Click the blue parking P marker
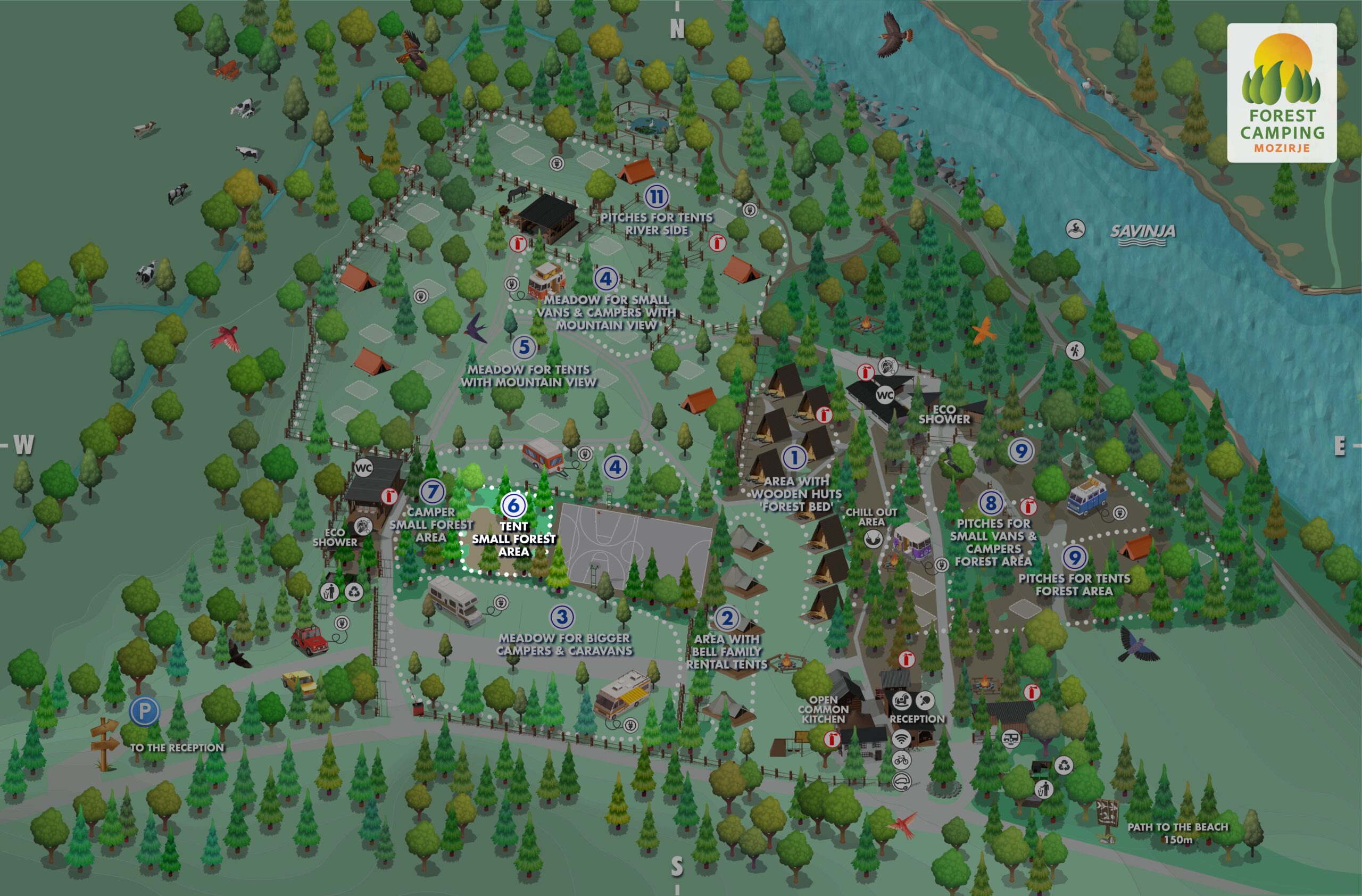The image size is (1362, 896). click(144, 711)
